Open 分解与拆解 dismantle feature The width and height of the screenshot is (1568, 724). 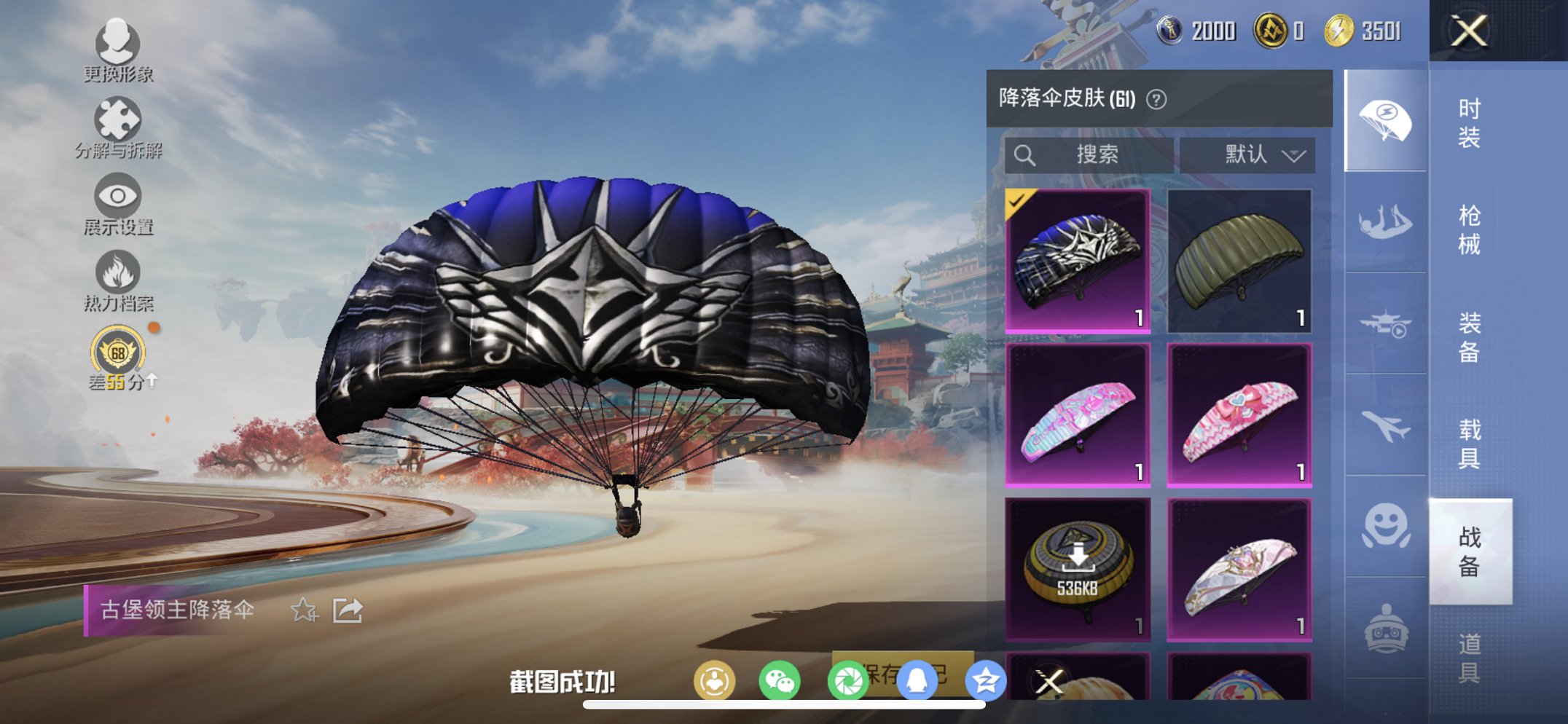pos(117,135)
